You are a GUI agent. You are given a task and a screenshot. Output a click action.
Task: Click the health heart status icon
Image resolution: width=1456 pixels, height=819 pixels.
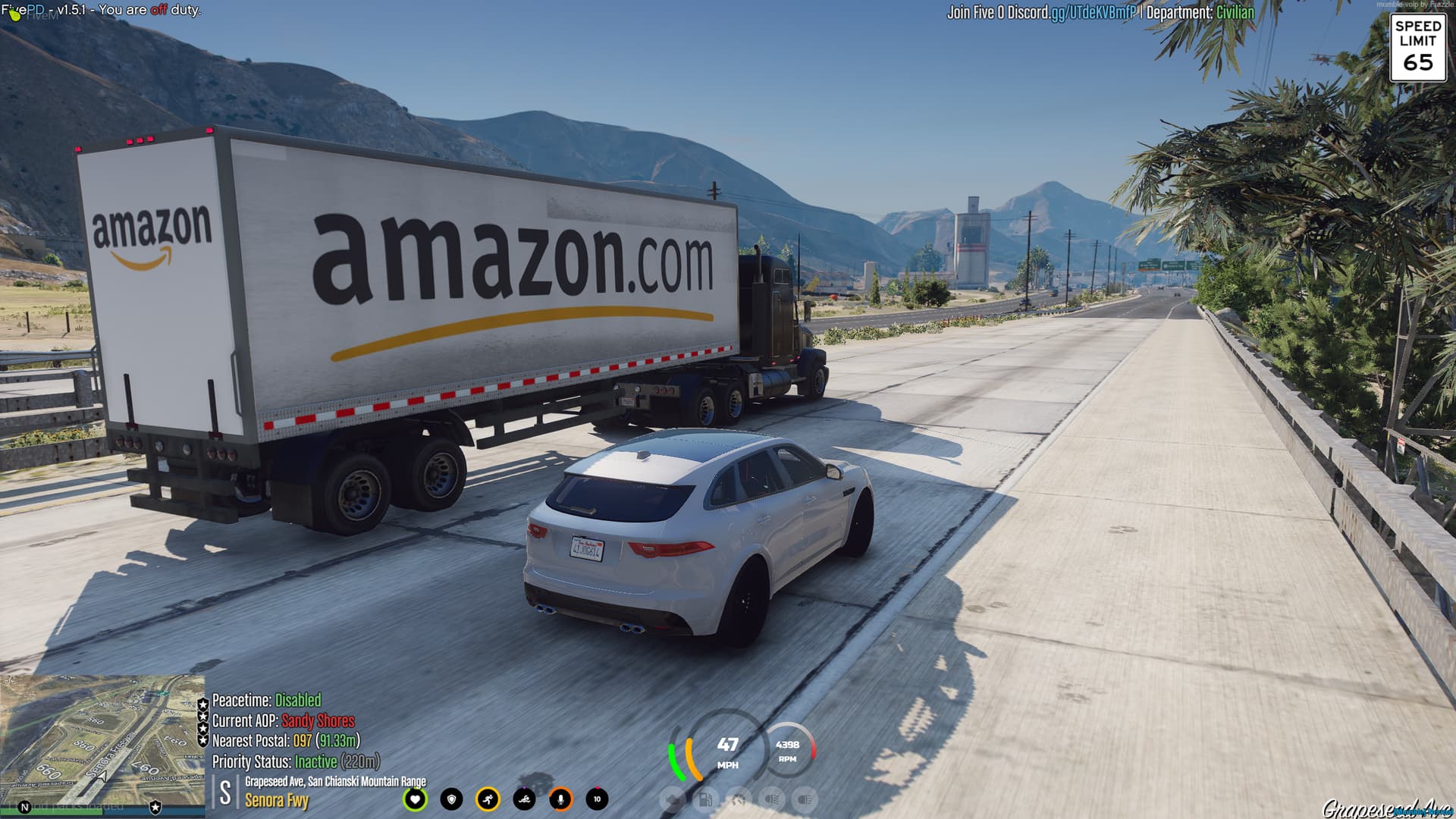[x=416, y=799]
